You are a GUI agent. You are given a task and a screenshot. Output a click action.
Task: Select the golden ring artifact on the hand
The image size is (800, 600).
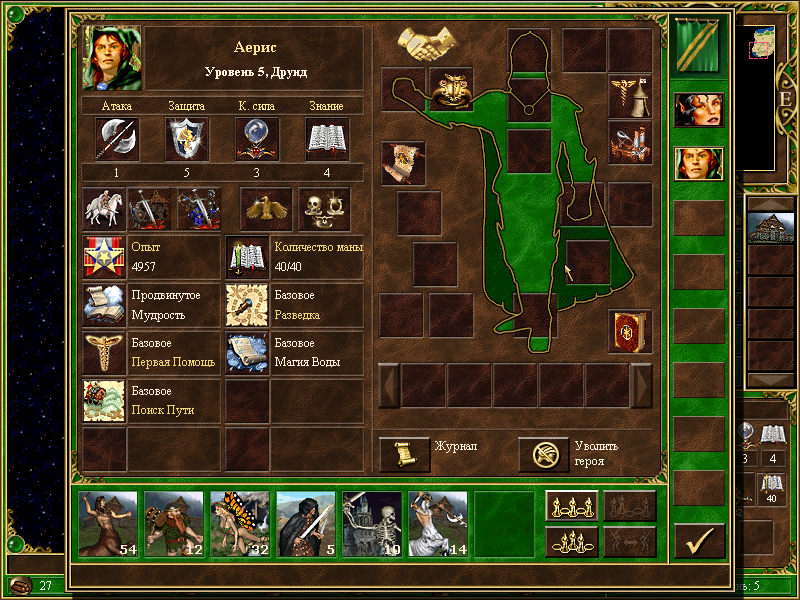coord(451,89)
